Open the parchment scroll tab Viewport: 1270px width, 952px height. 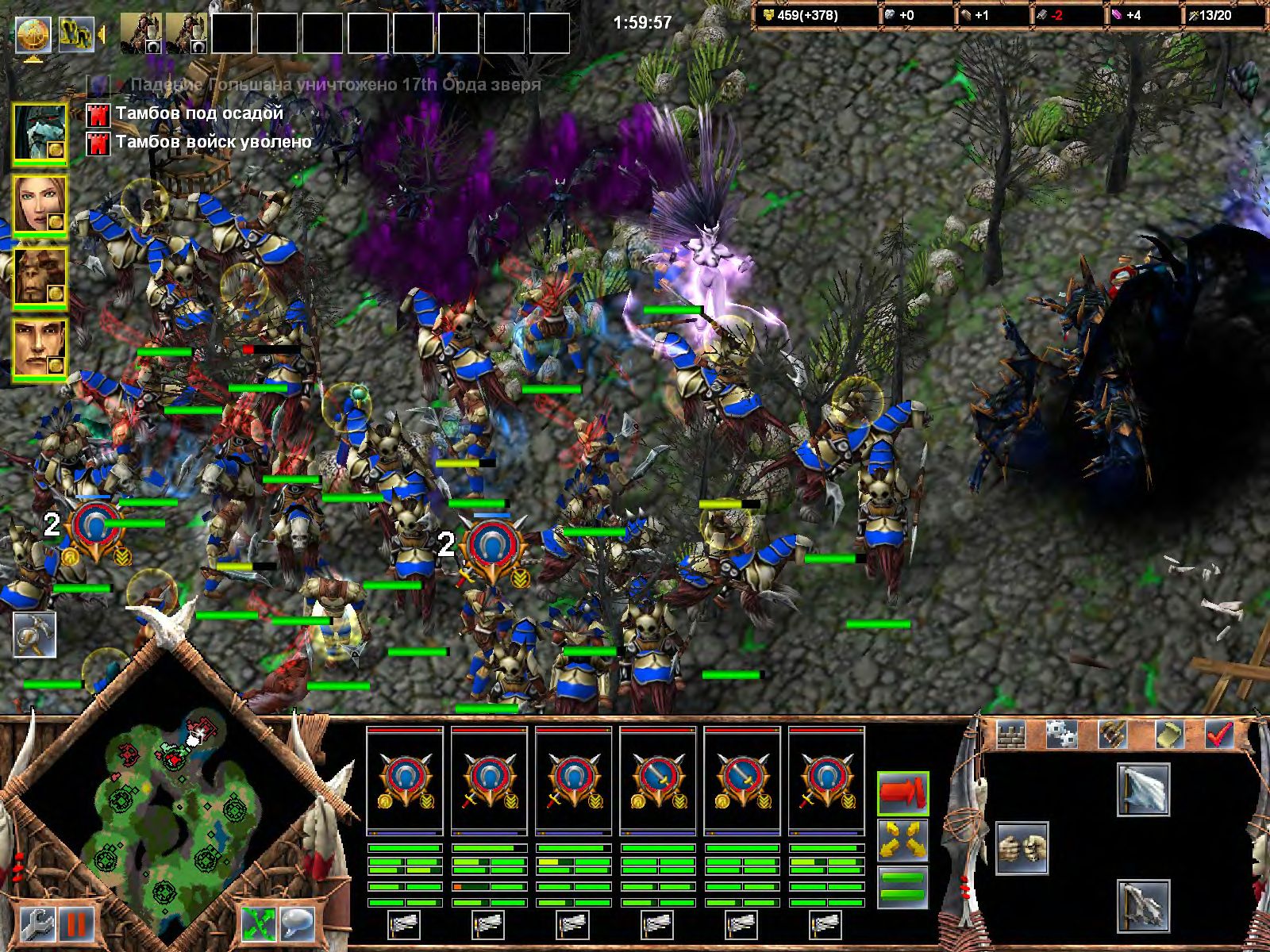pos(1168,735)
